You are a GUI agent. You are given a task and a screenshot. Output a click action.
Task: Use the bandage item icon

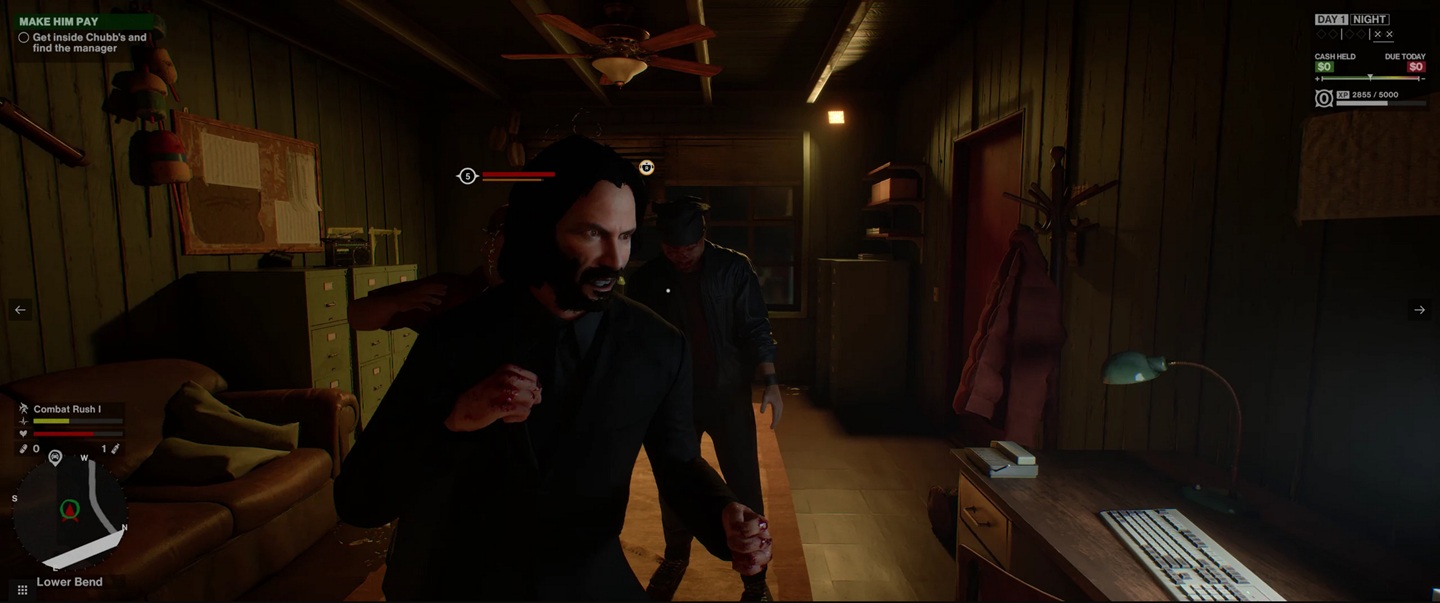tap(24, 449)
